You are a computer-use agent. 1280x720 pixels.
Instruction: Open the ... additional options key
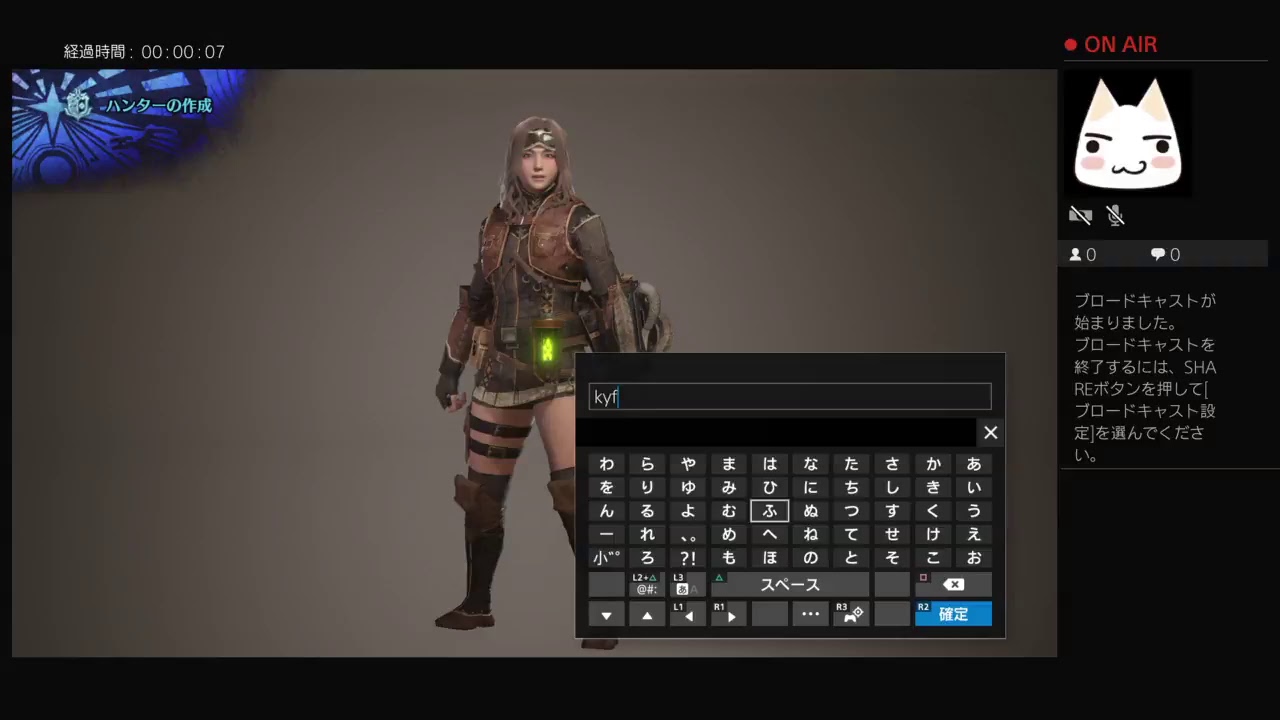[810, 614]
